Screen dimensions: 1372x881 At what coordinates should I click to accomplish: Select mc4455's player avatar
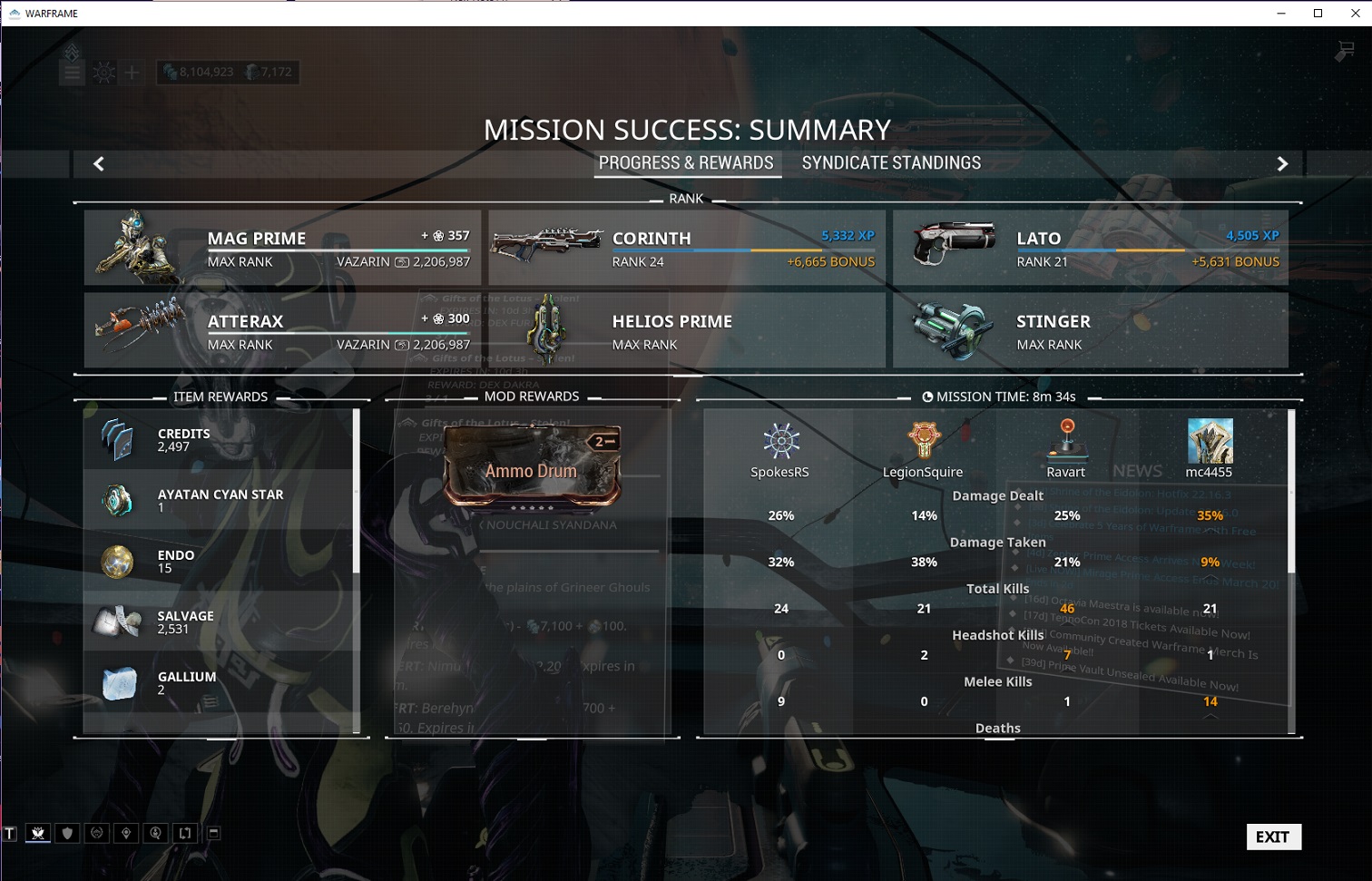[x=1210, y=441]
